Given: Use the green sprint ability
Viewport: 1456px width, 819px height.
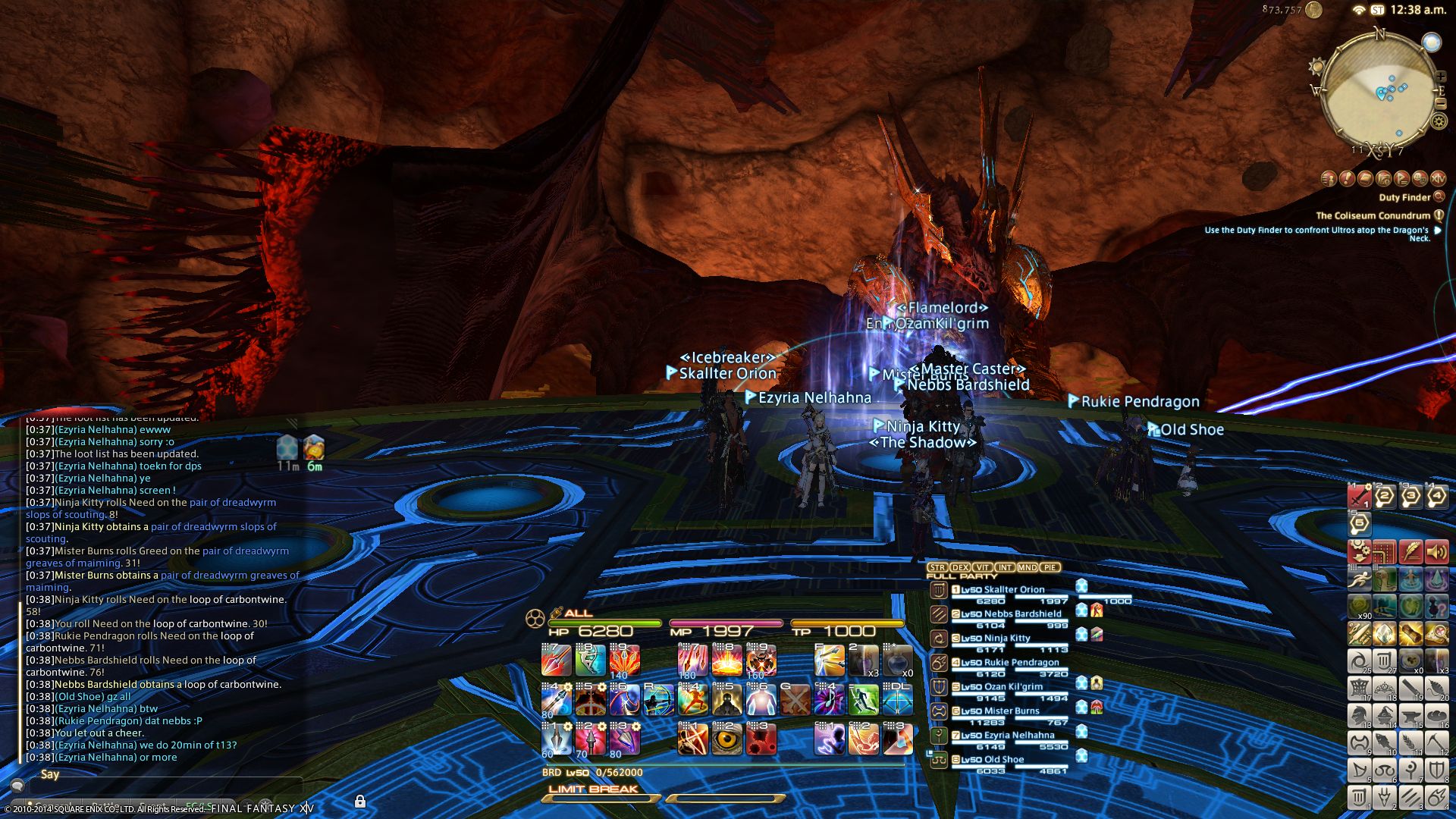Looking at the screenshot, I should 864,699.
